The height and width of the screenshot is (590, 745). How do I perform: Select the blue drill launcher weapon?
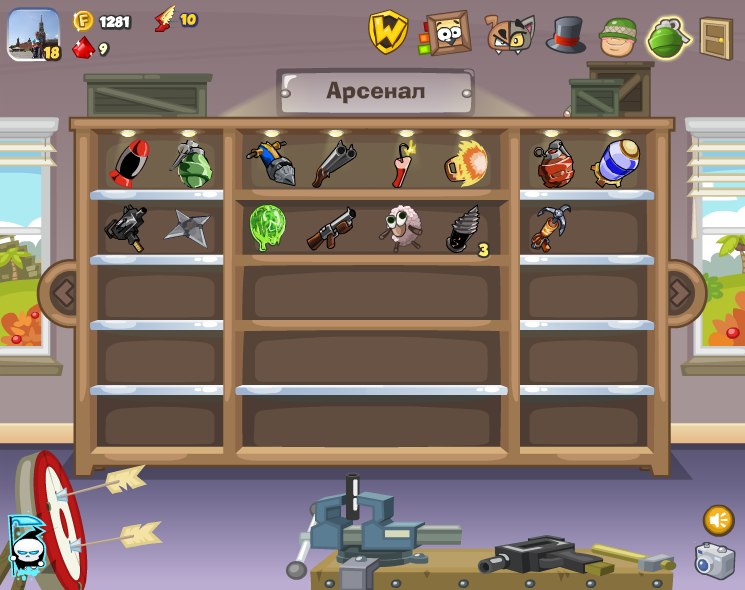coord(270,164)
